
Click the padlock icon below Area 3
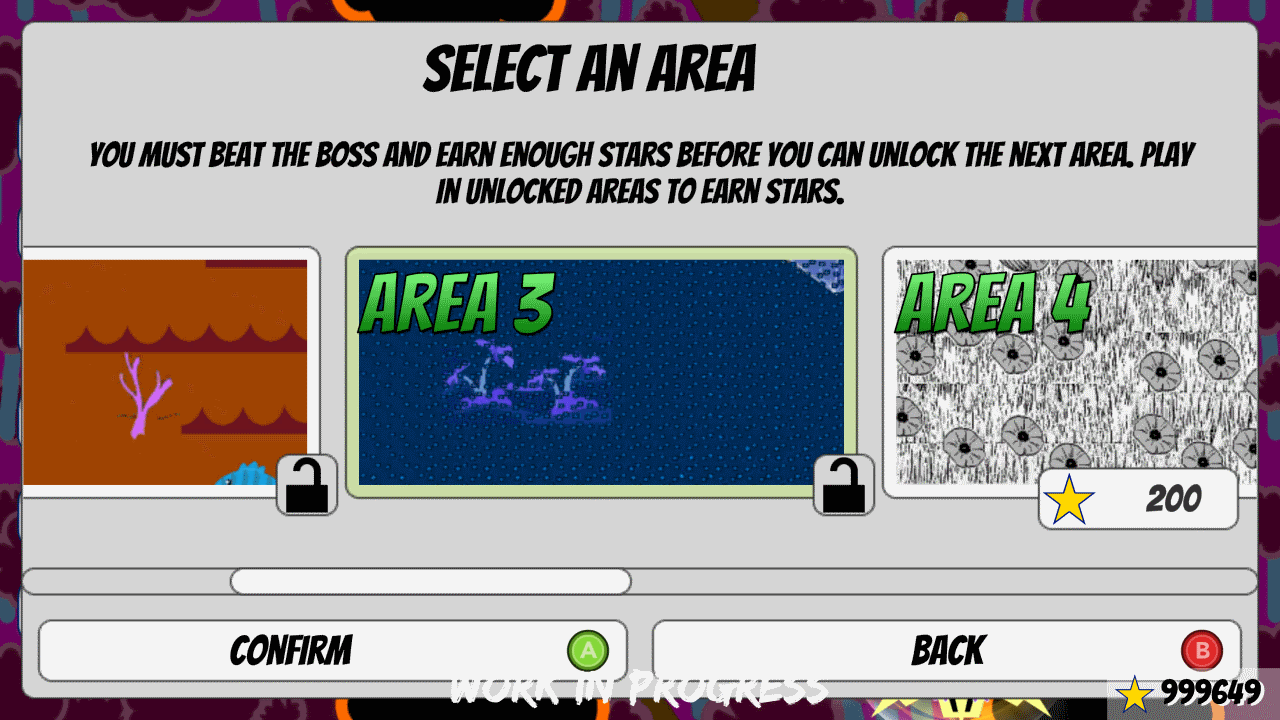click(x=843, y=485)
